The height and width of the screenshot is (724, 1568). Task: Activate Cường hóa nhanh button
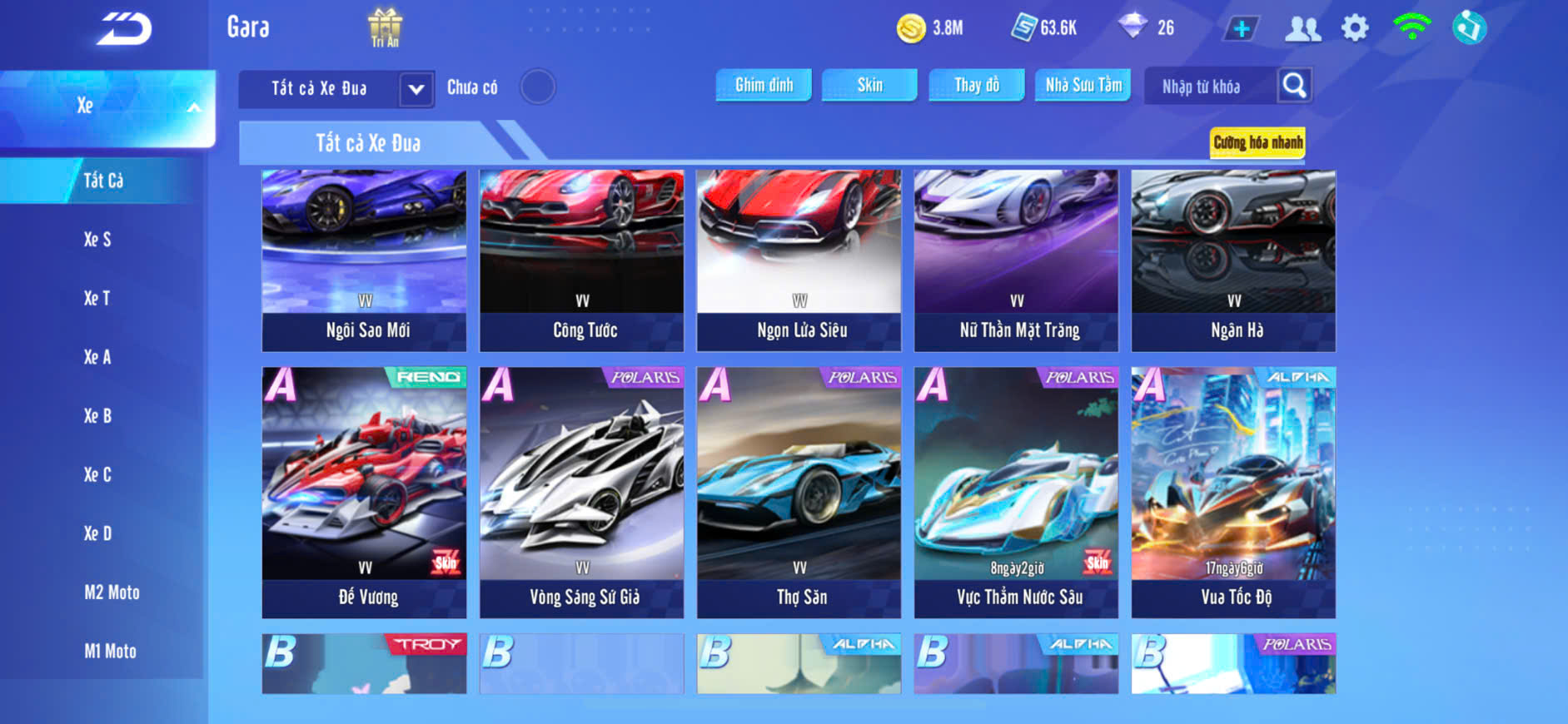(1257, 142)
